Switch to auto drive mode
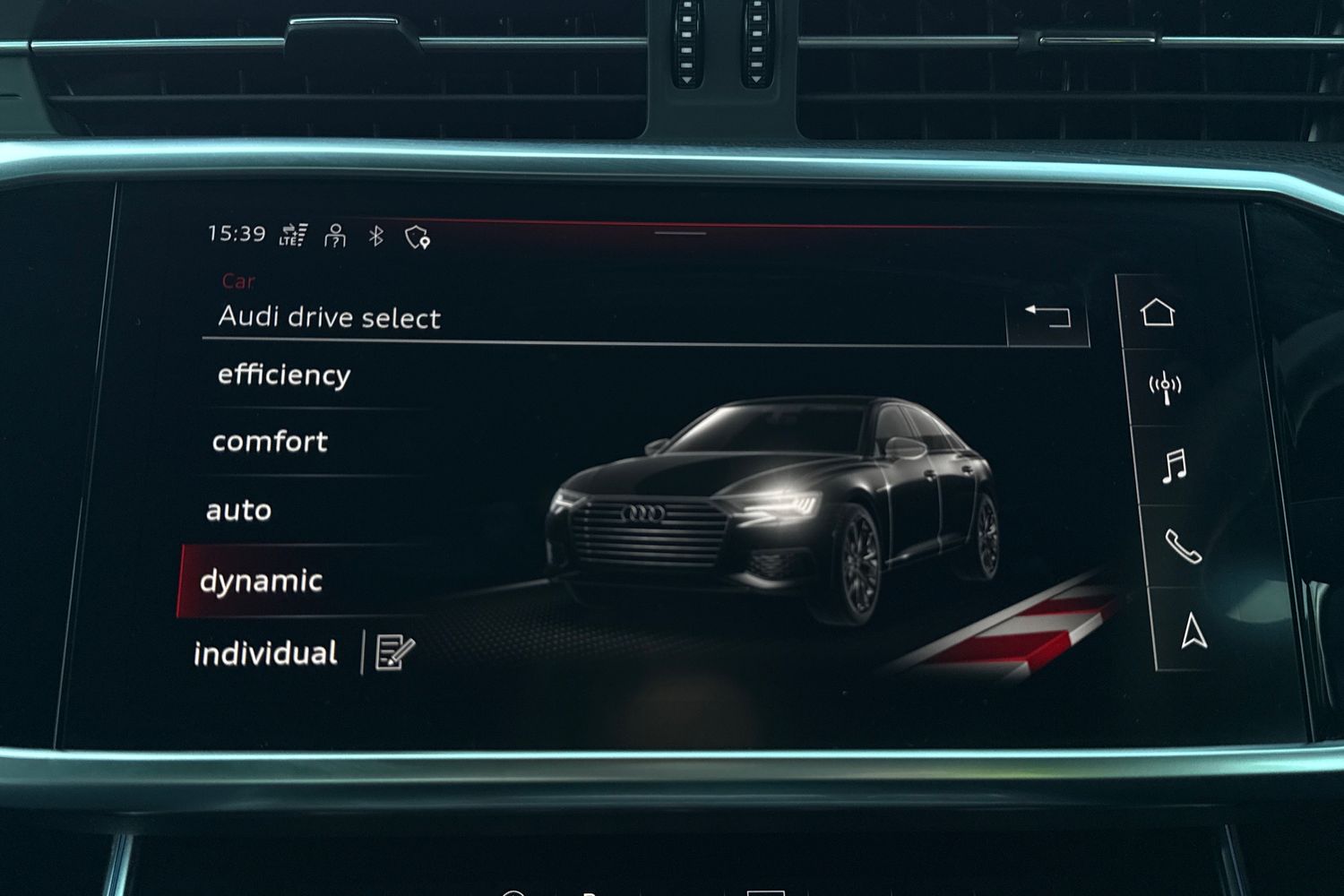Screen dimensions: 1344x896 click(x=239, y=510)
